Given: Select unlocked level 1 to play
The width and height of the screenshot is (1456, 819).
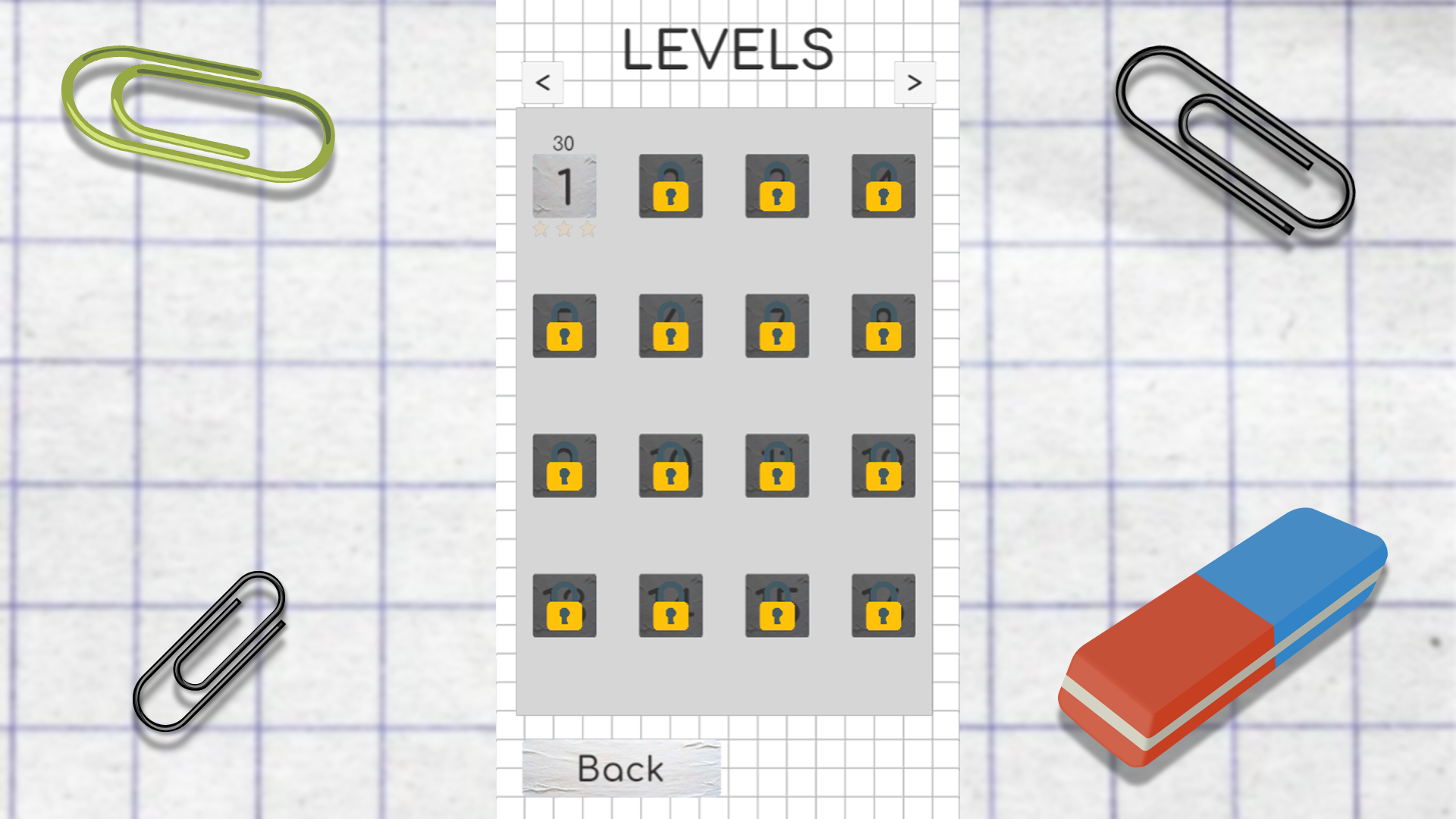Looking at the screenshot, I should pos(564,186).
